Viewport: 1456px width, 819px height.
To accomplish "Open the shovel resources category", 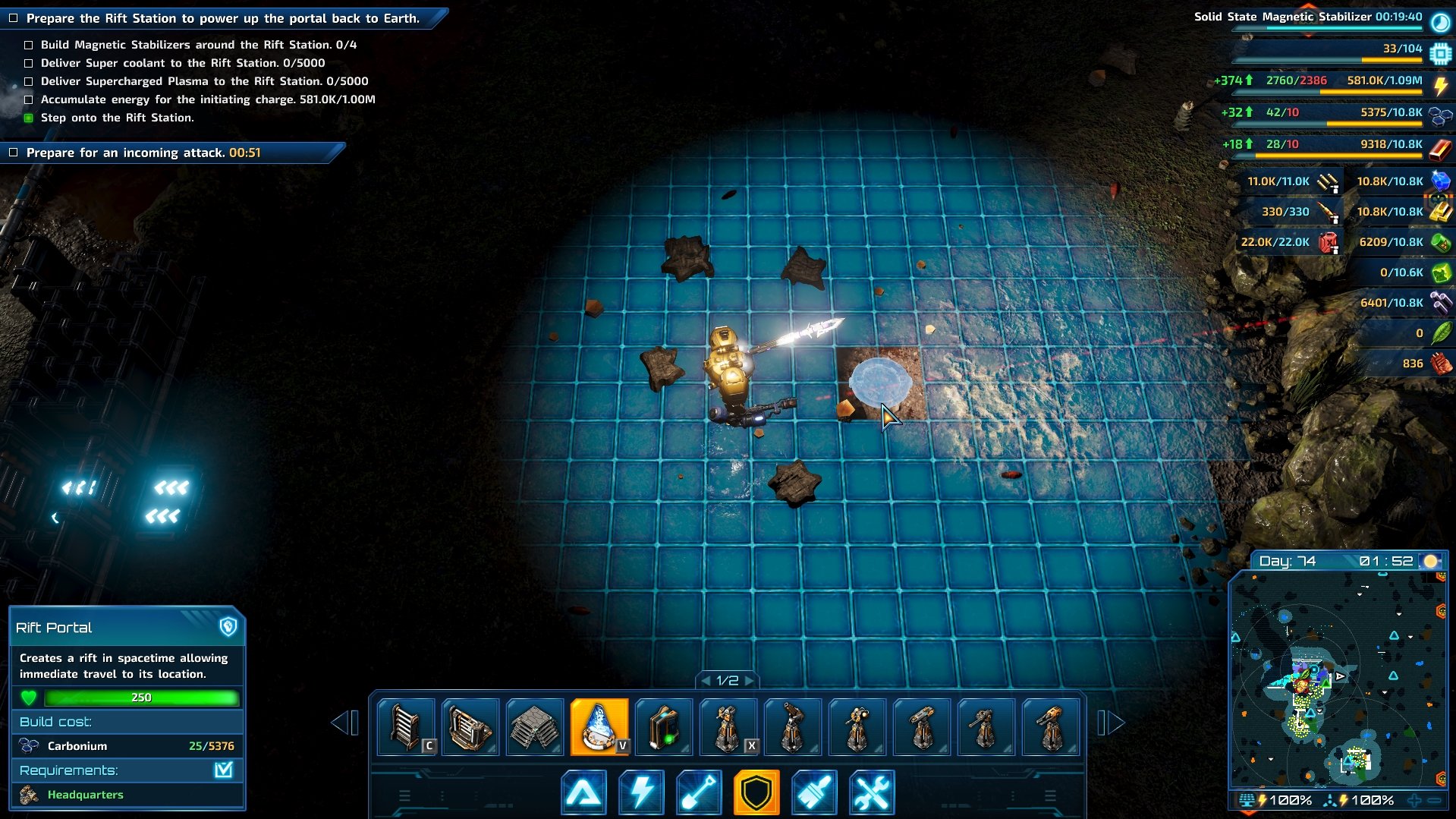I will pos(699,792).
